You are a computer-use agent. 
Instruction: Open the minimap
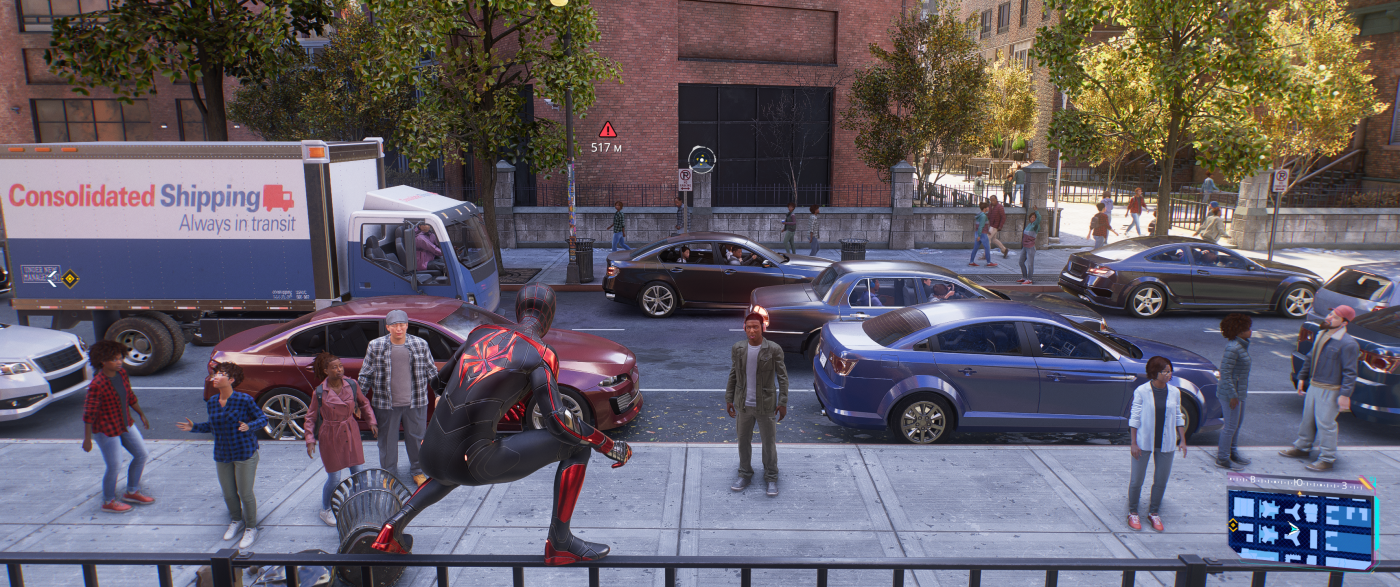pos(1301,521)
